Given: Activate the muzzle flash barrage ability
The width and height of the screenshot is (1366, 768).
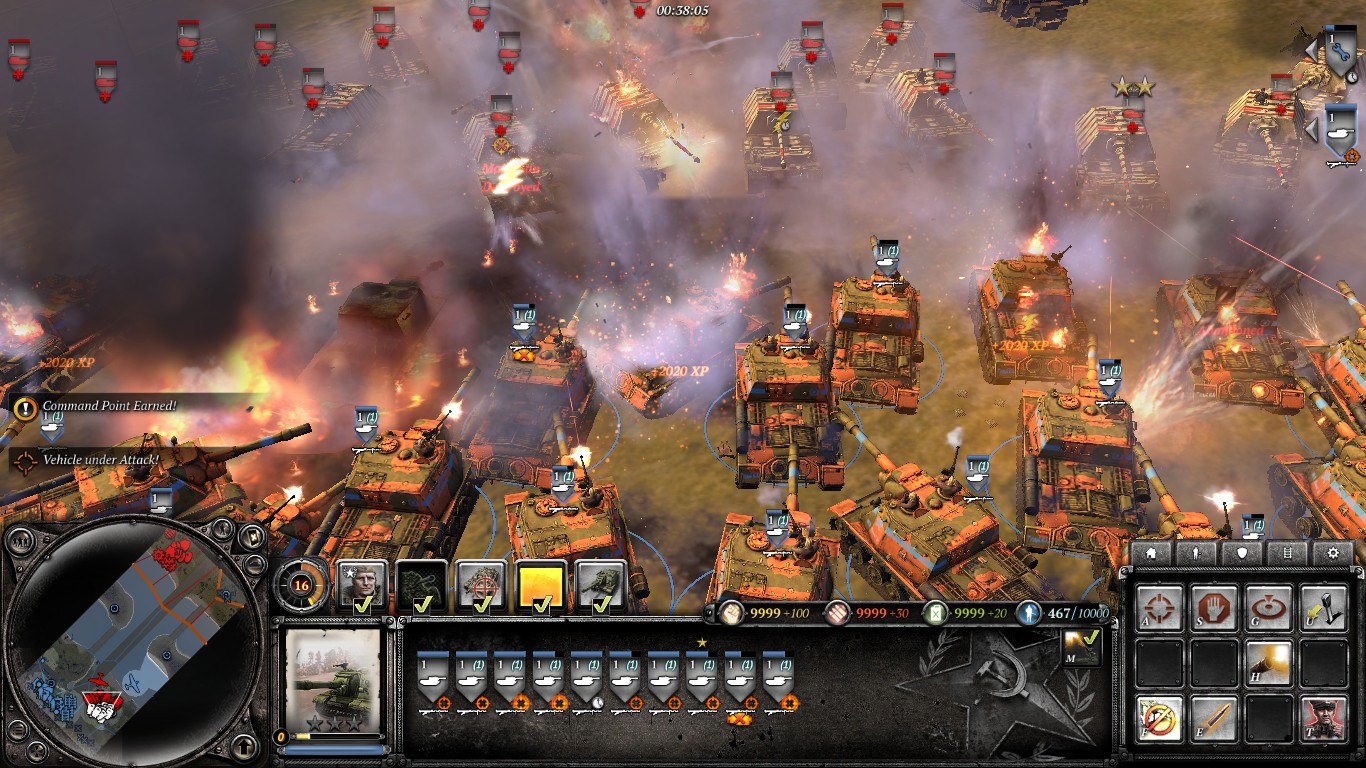Looking at the screenshot, I should 1267,662.
